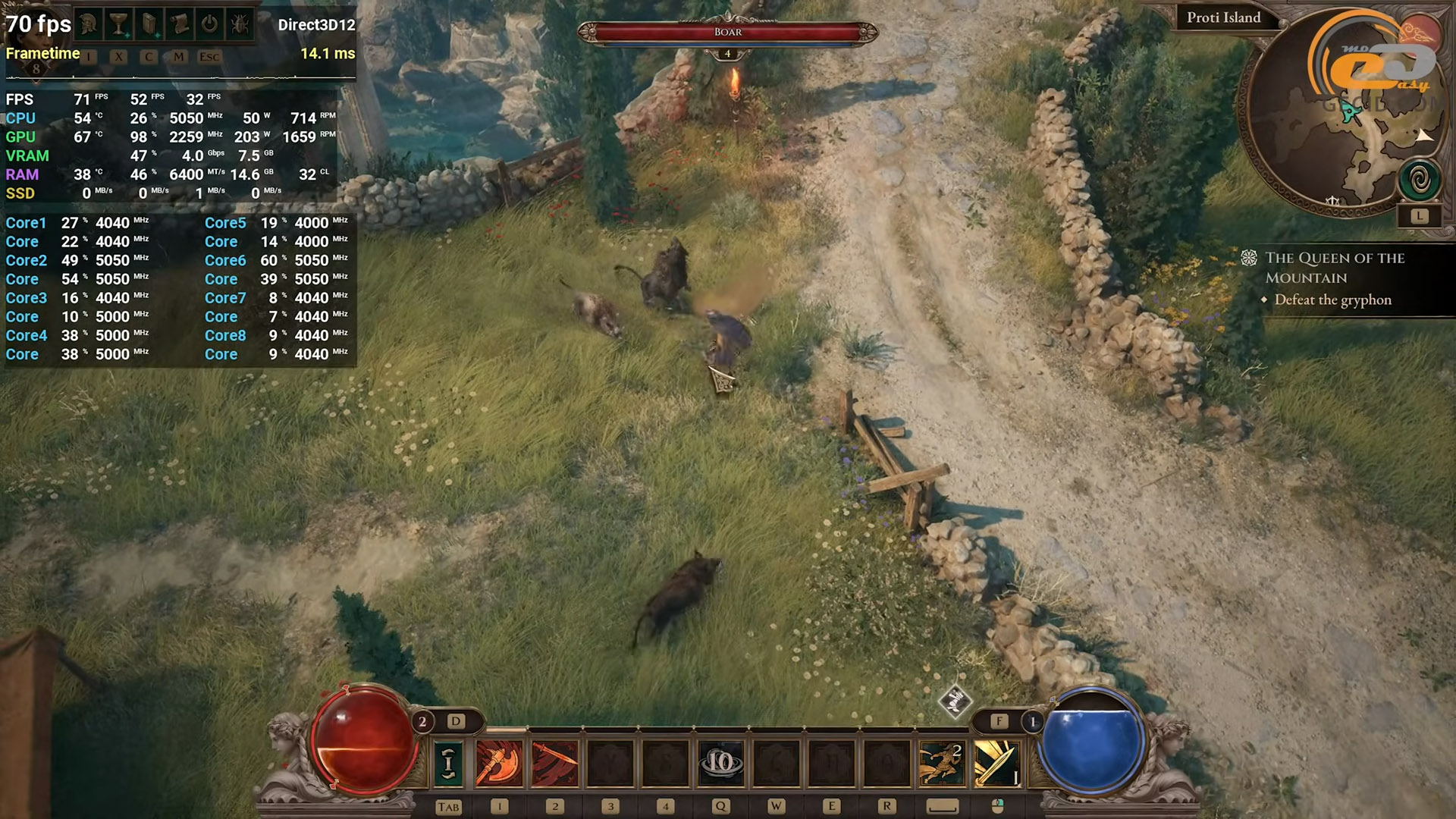Open the helmet character menu icon
The image size is (1456, 819).
click(x=89, y=24)
